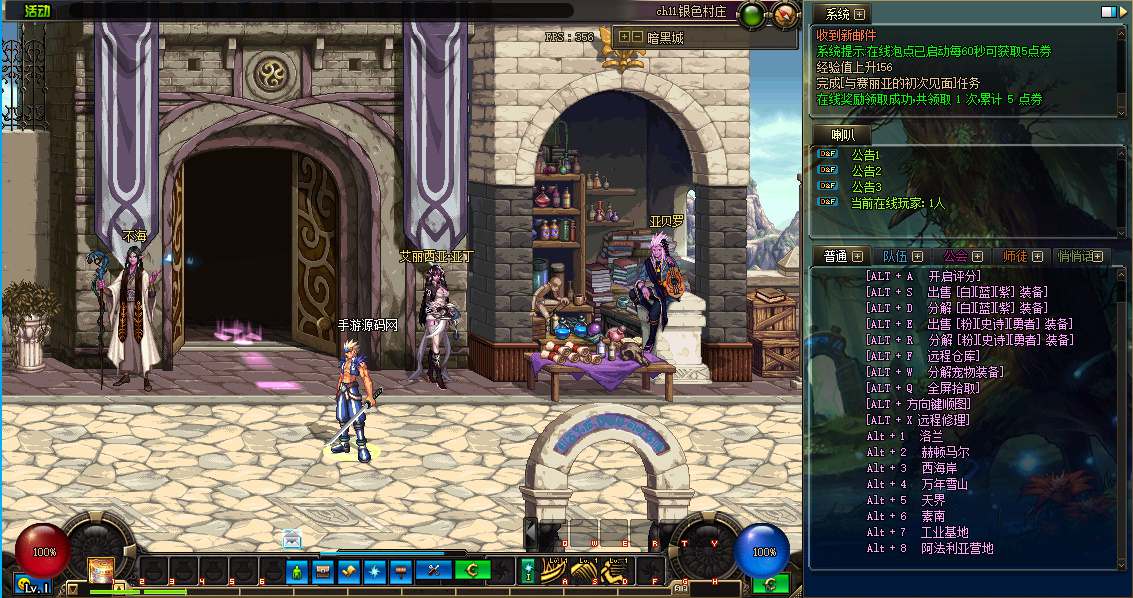Switch to the 队伍 party chat tab
The height and width of the screenshot is (598, 1133).
click(x=895, y=256)
